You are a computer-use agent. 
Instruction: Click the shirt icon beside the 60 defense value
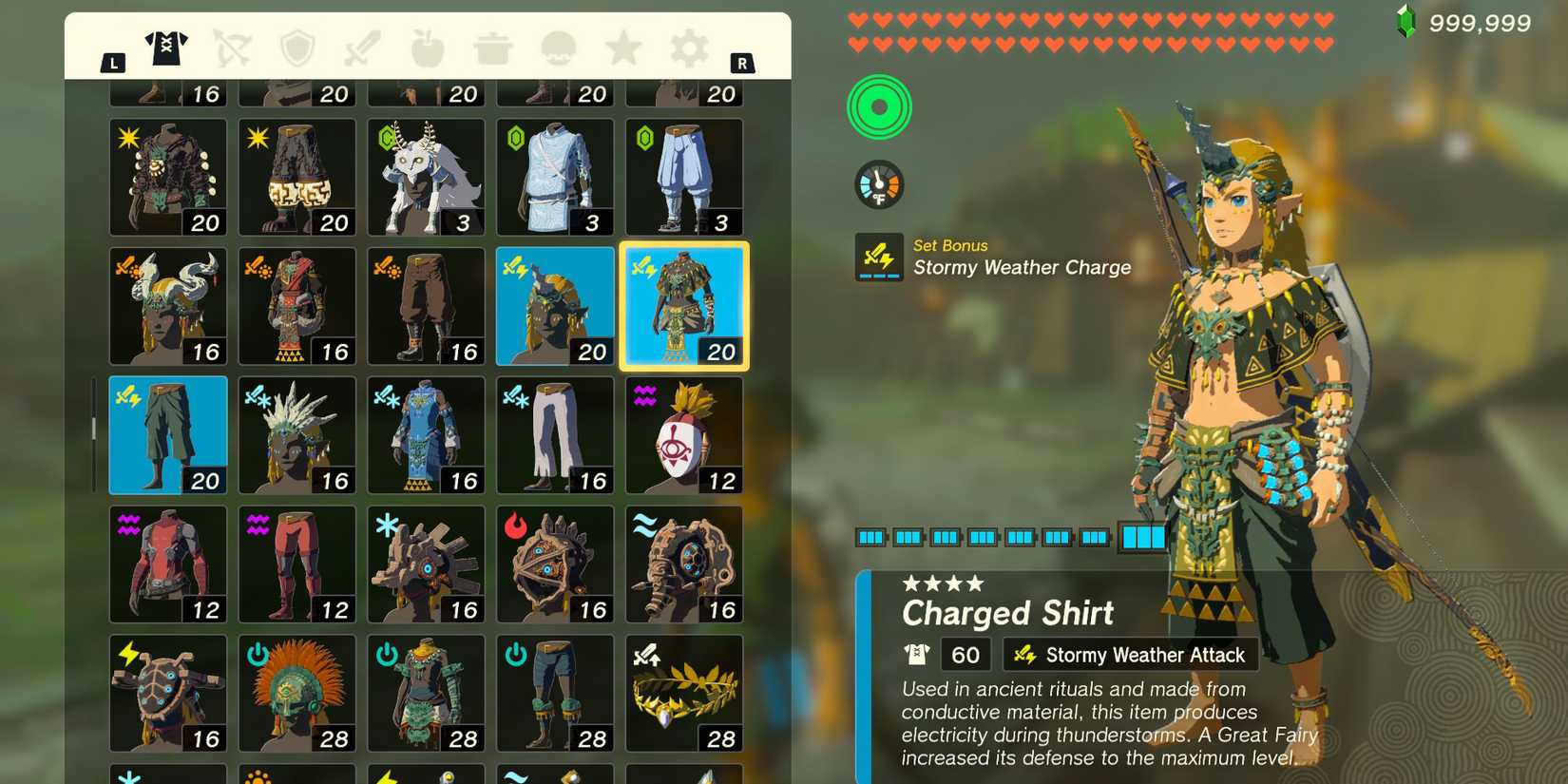pos(915,654)
